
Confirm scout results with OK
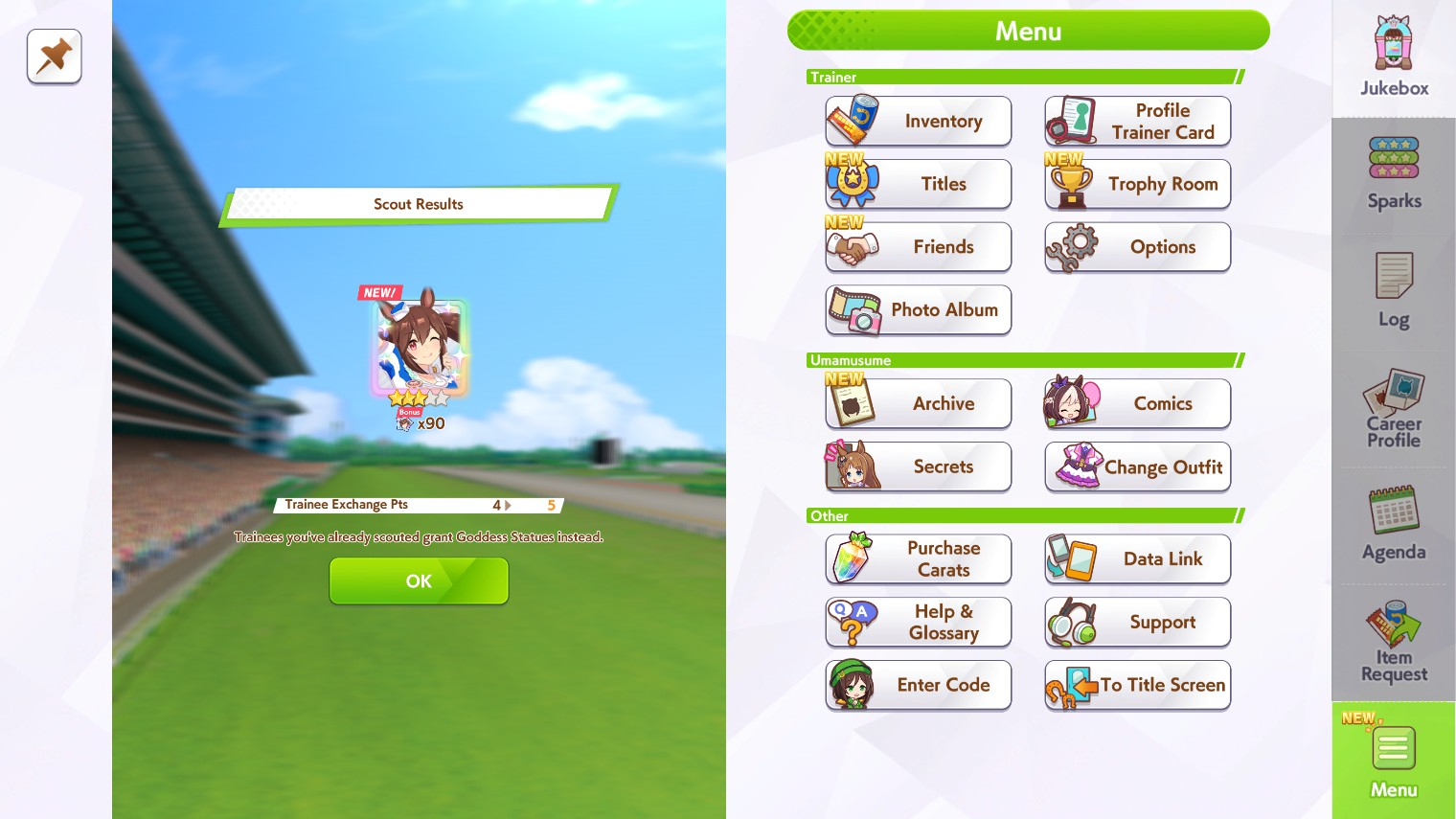tap(419, 580)
